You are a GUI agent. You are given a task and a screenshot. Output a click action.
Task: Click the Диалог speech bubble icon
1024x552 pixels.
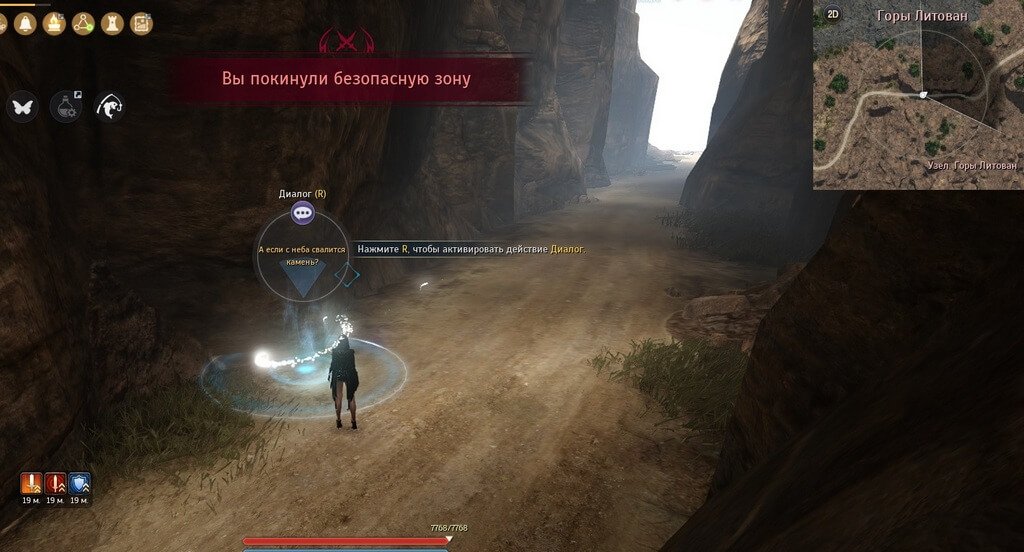(x=302, y=212)
